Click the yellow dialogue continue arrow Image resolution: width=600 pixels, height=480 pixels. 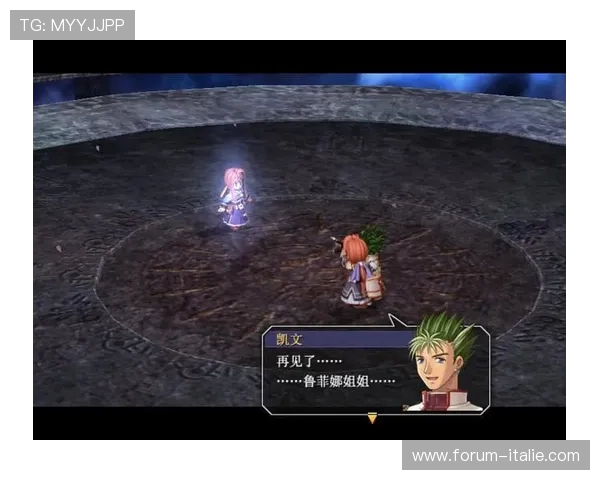pos(373,418)
